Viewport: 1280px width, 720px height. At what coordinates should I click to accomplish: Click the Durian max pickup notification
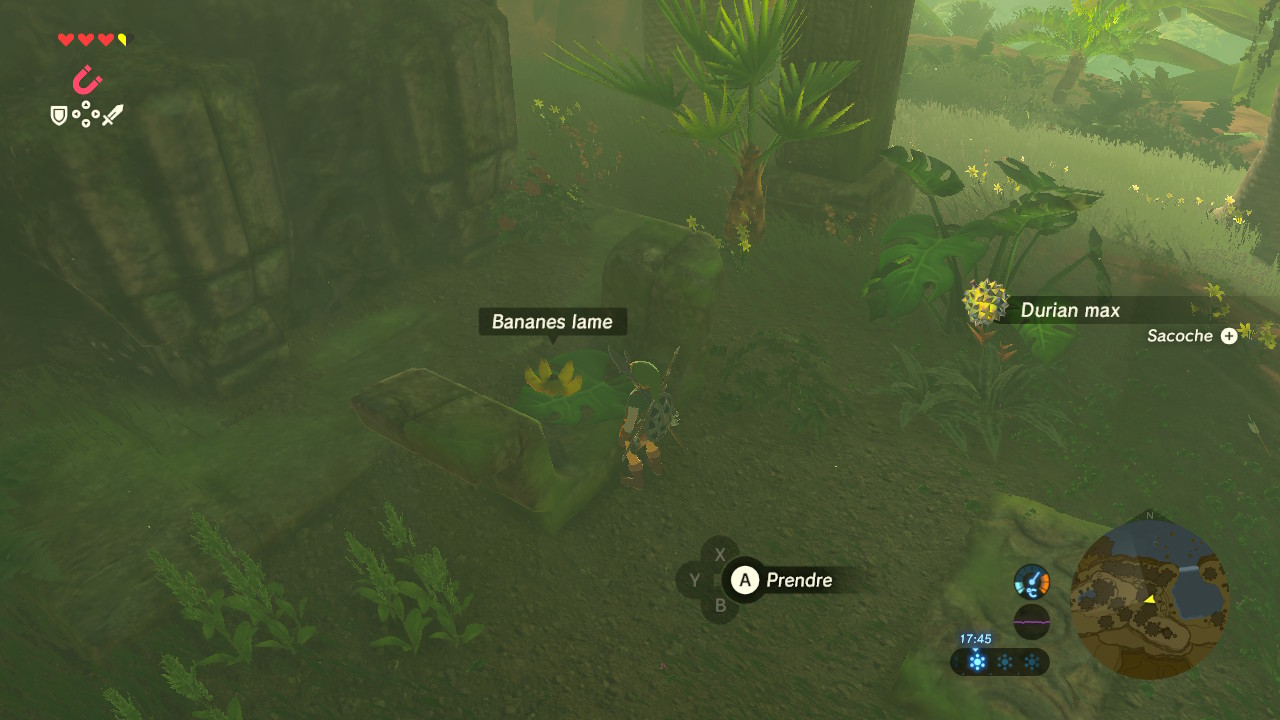coord(1069,310)
